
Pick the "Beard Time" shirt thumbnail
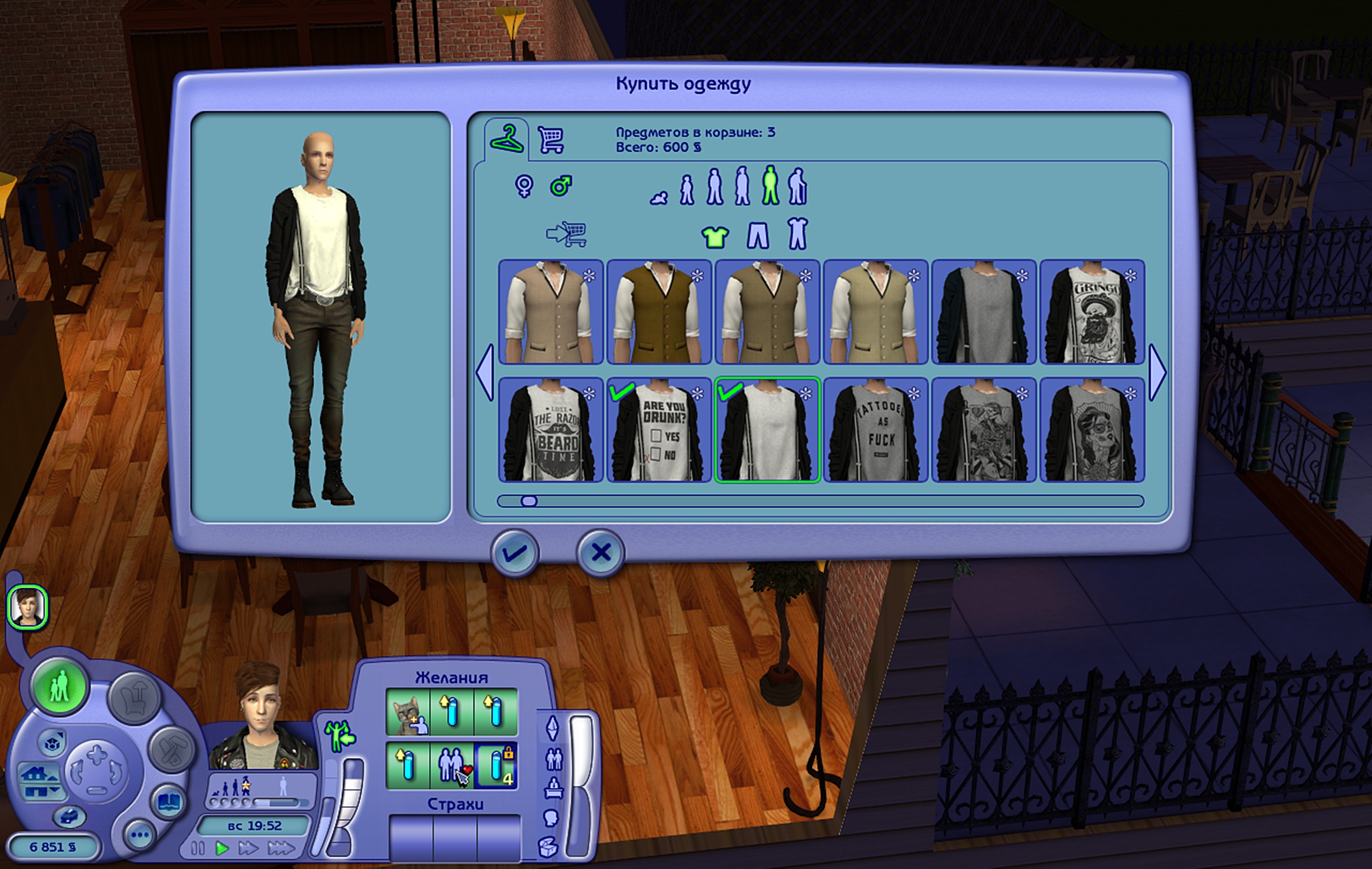[551, 430]
